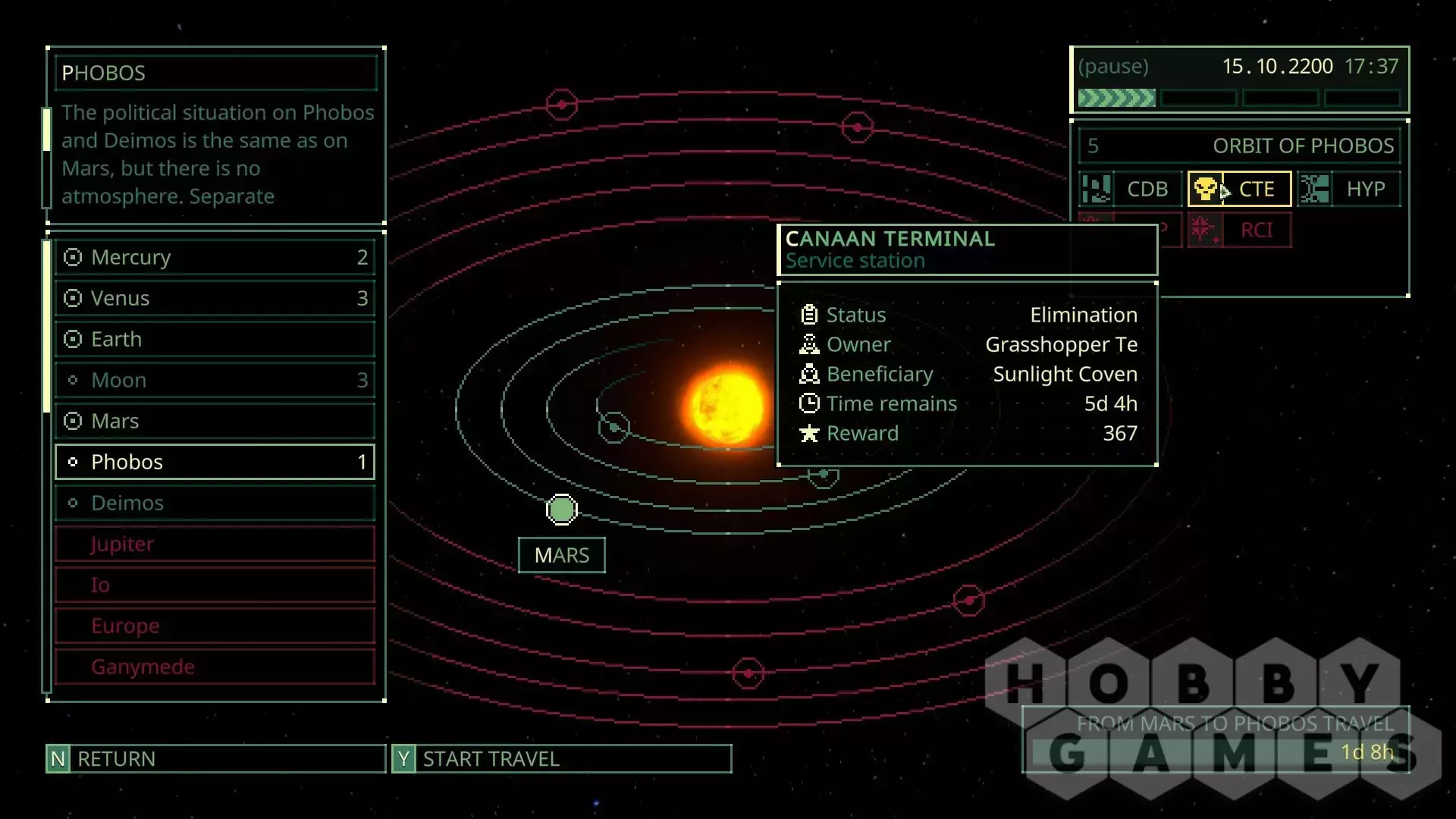Click the RETURN button
Viewport: 1456px width, 819px height.
coord(215,758)
